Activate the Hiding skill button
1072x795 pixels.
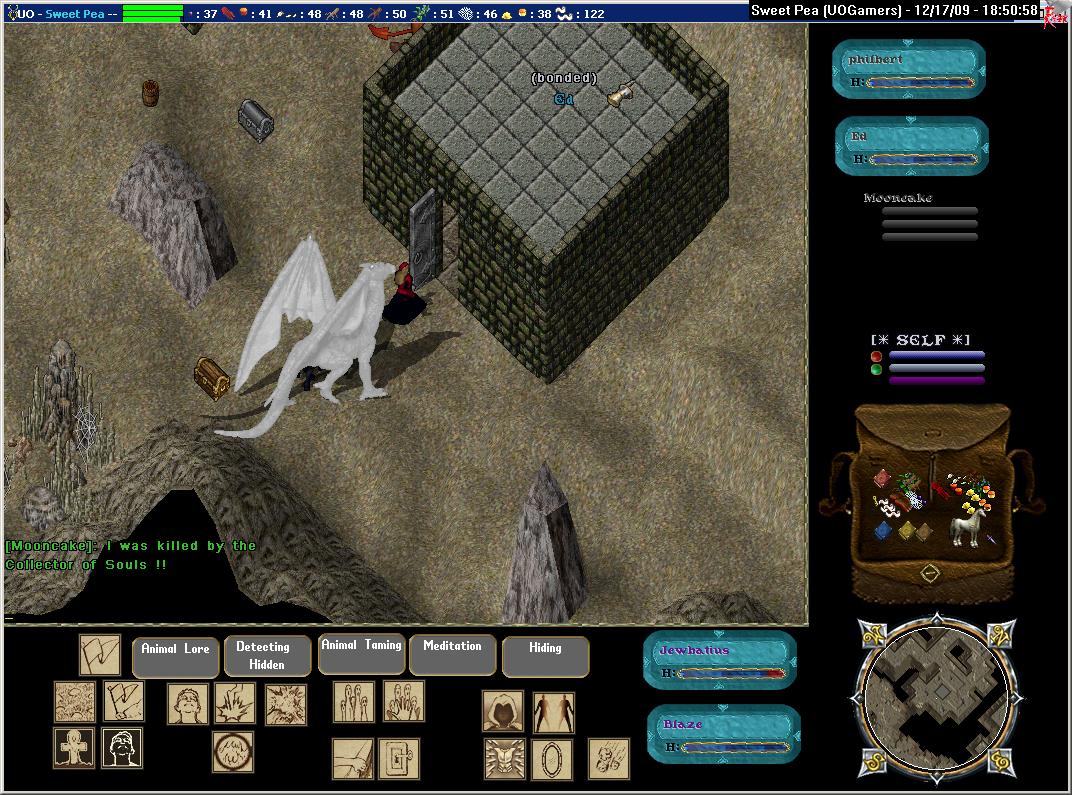545,656
